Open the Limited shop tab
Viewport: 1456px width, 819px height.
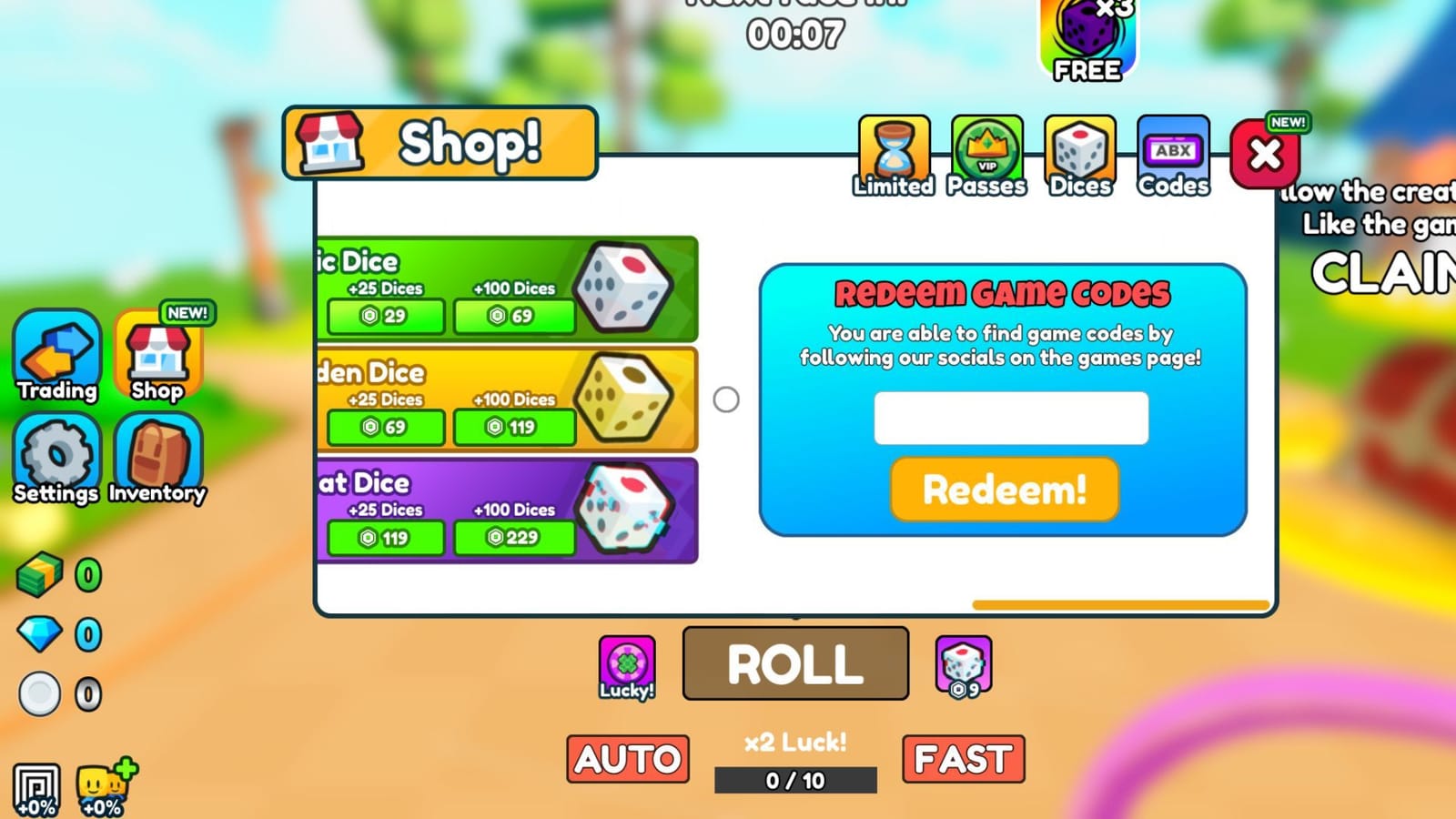[893, 155]
